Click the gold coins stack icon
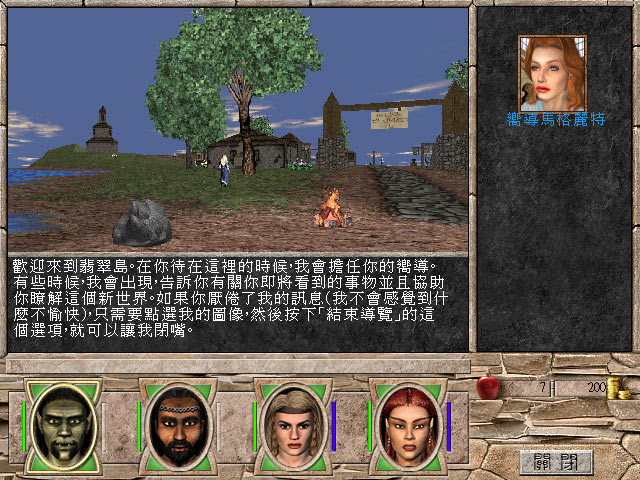This screenshot has height=480, width=640. 619,388
